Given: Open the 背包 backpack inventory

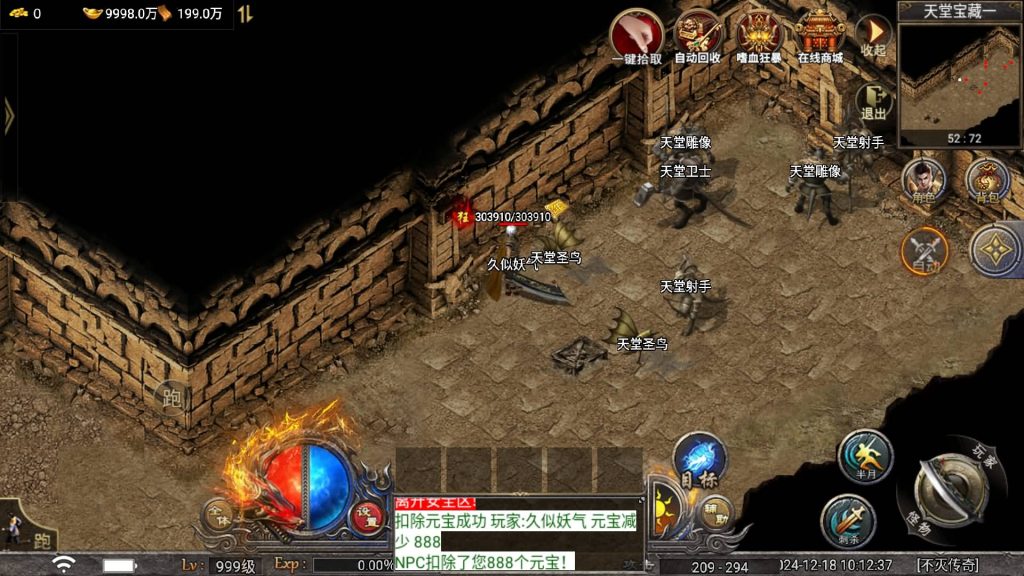Looking at the screenshot, I should pos(987,182).
